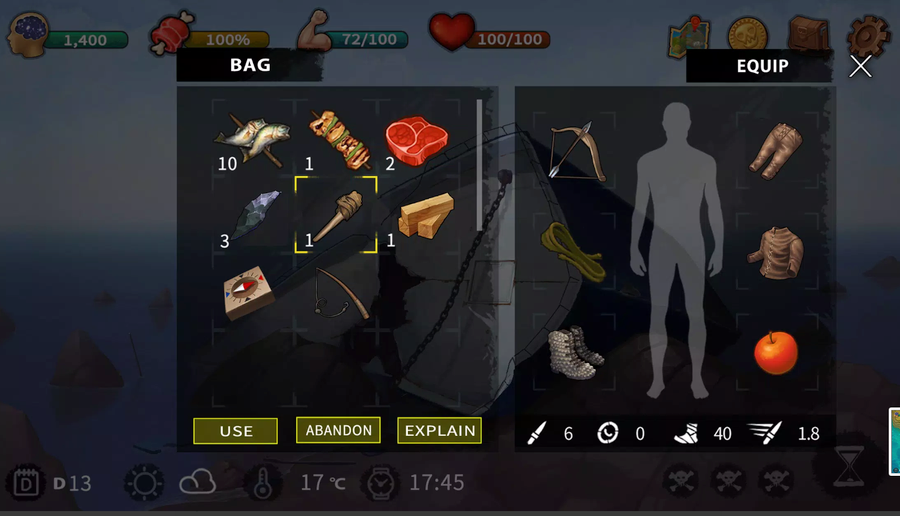The height and width of the screenshot is (516, 900).
Task: Select the raw red meat
Action: click(419, 138)
